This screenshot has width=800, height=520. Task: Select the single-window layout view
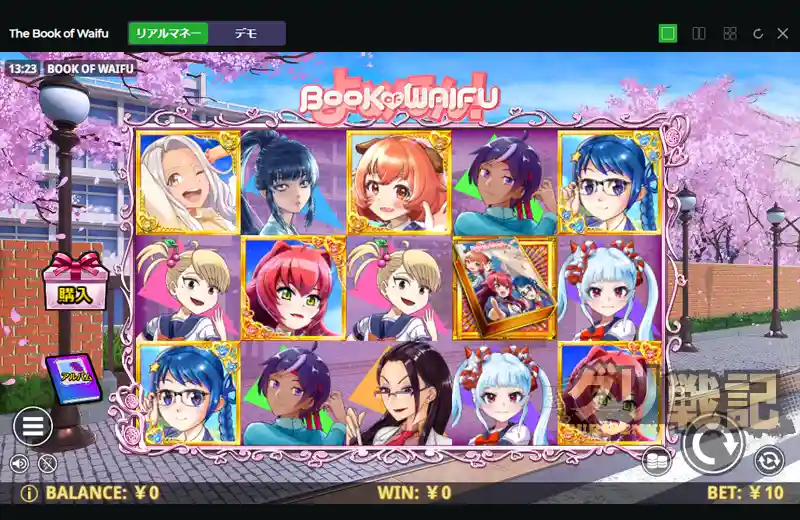[668, 33]
